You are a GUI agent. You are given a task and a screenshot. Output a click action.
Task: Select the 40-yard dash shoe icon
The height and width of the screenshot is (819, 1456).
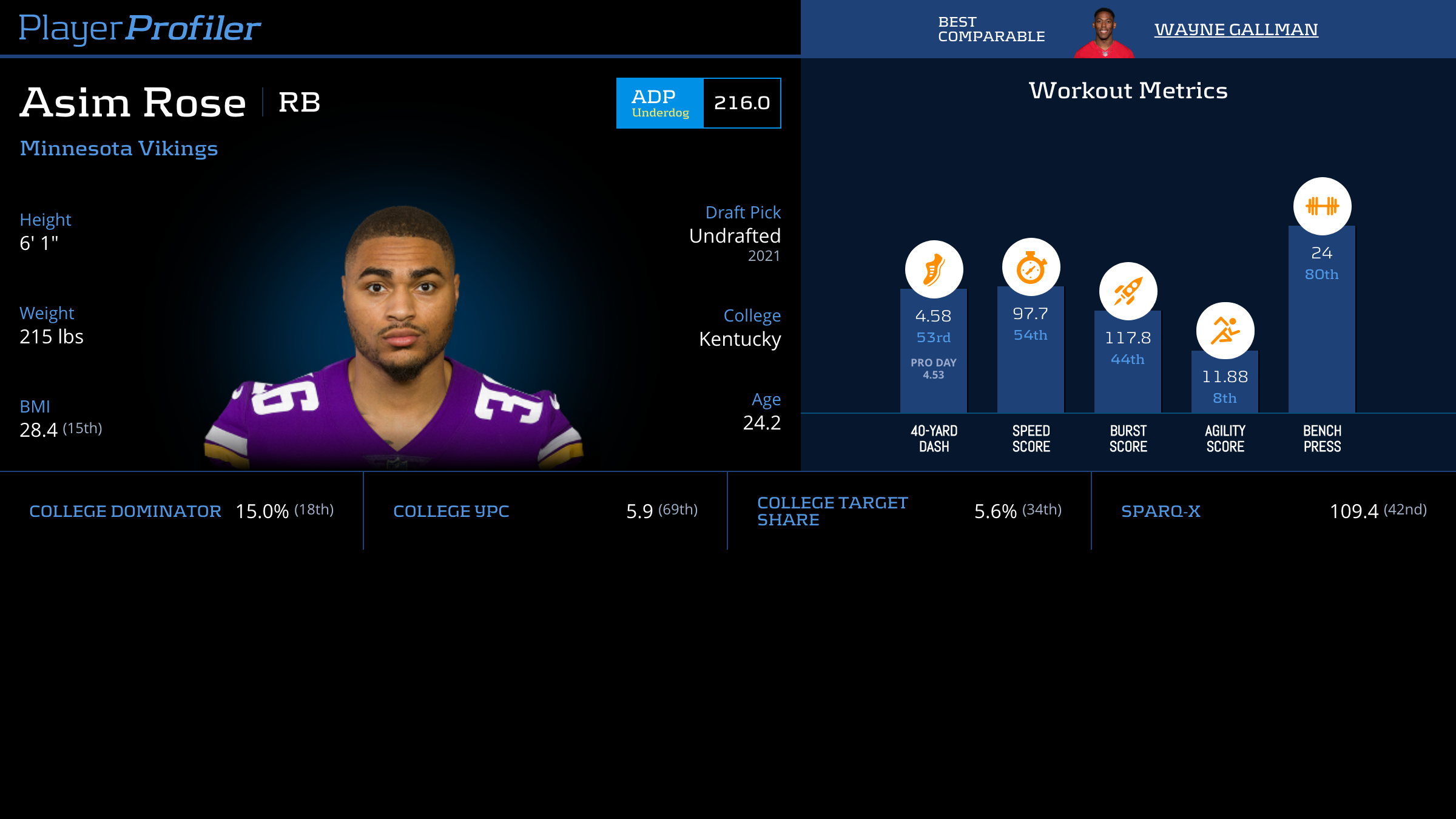[934, 269]
